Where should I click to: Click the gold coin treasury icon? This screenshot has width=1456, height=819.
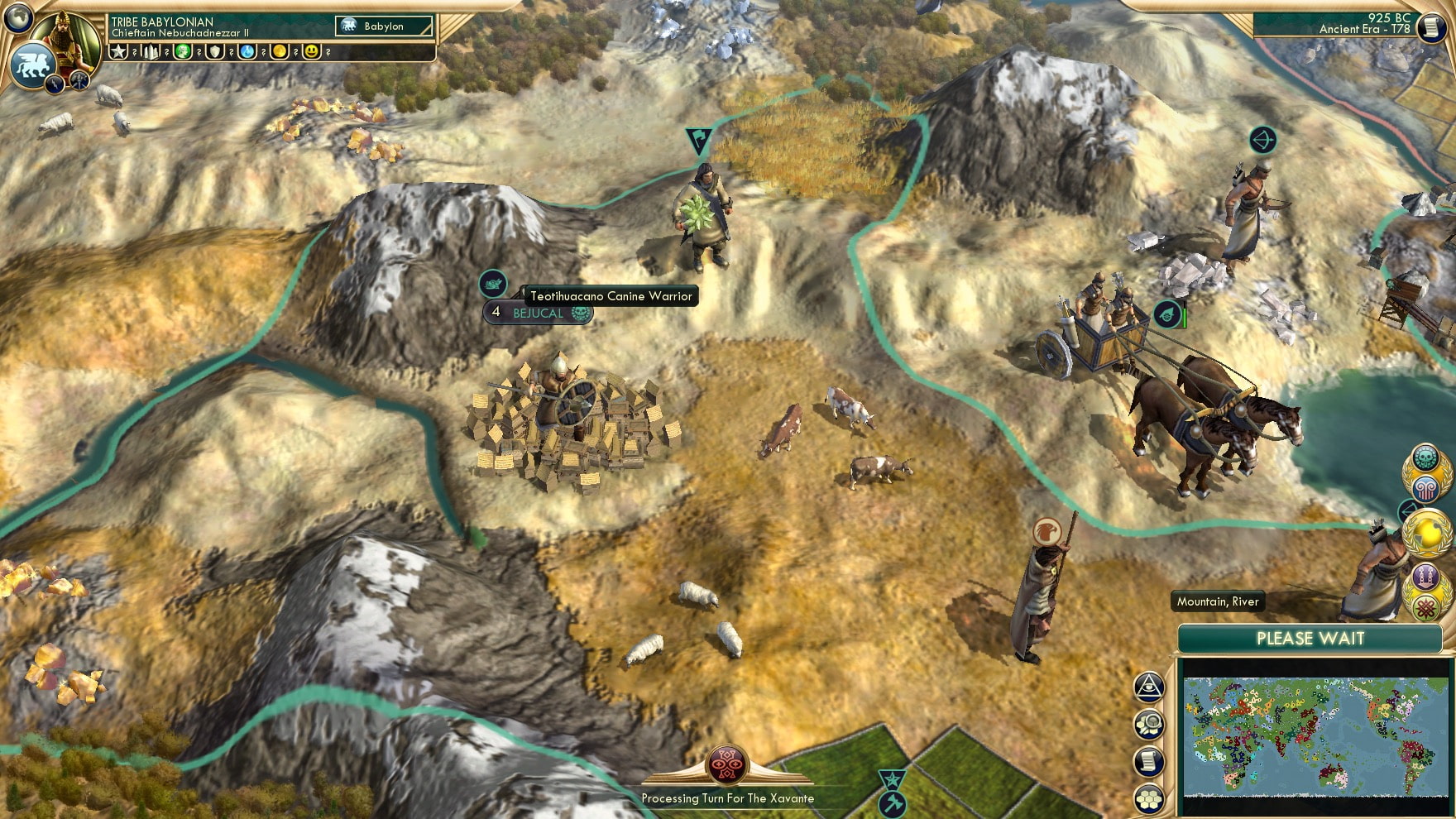point(279,51)
